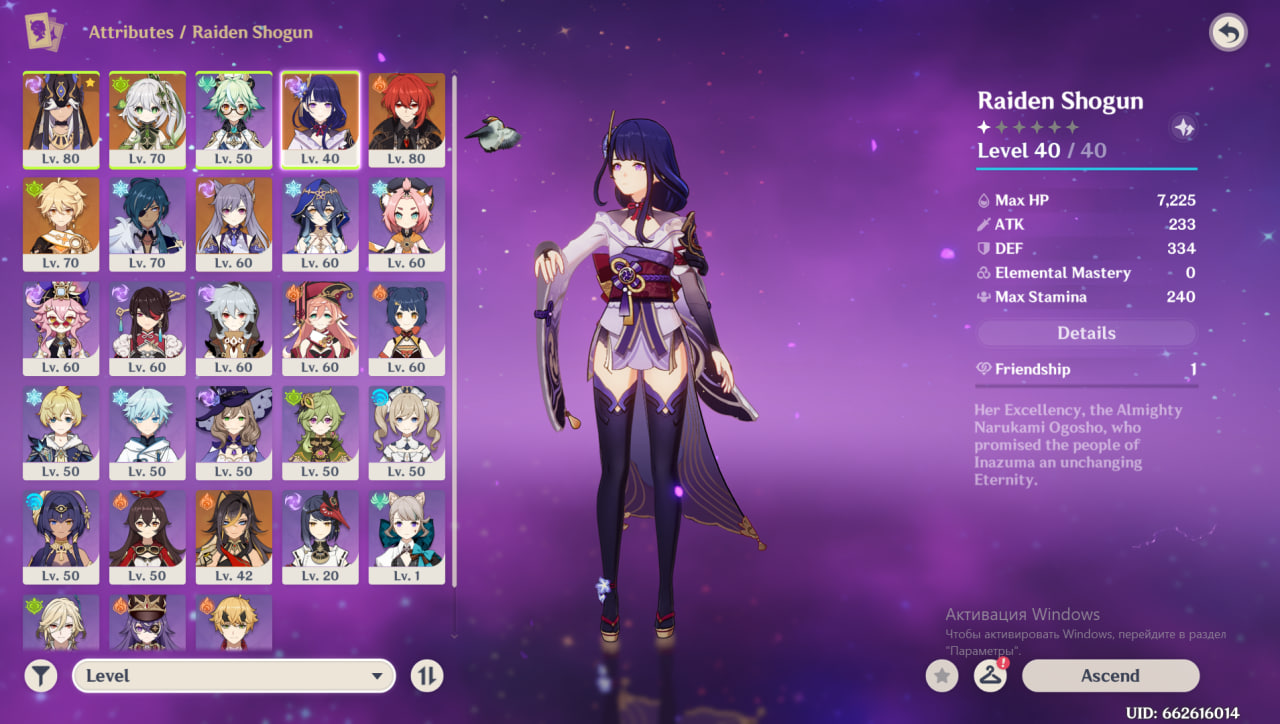This screenshot has height=724, width=1280.
Task: Select the red-haired Diluc tile at Lv. 80
Action: point(407,119)
